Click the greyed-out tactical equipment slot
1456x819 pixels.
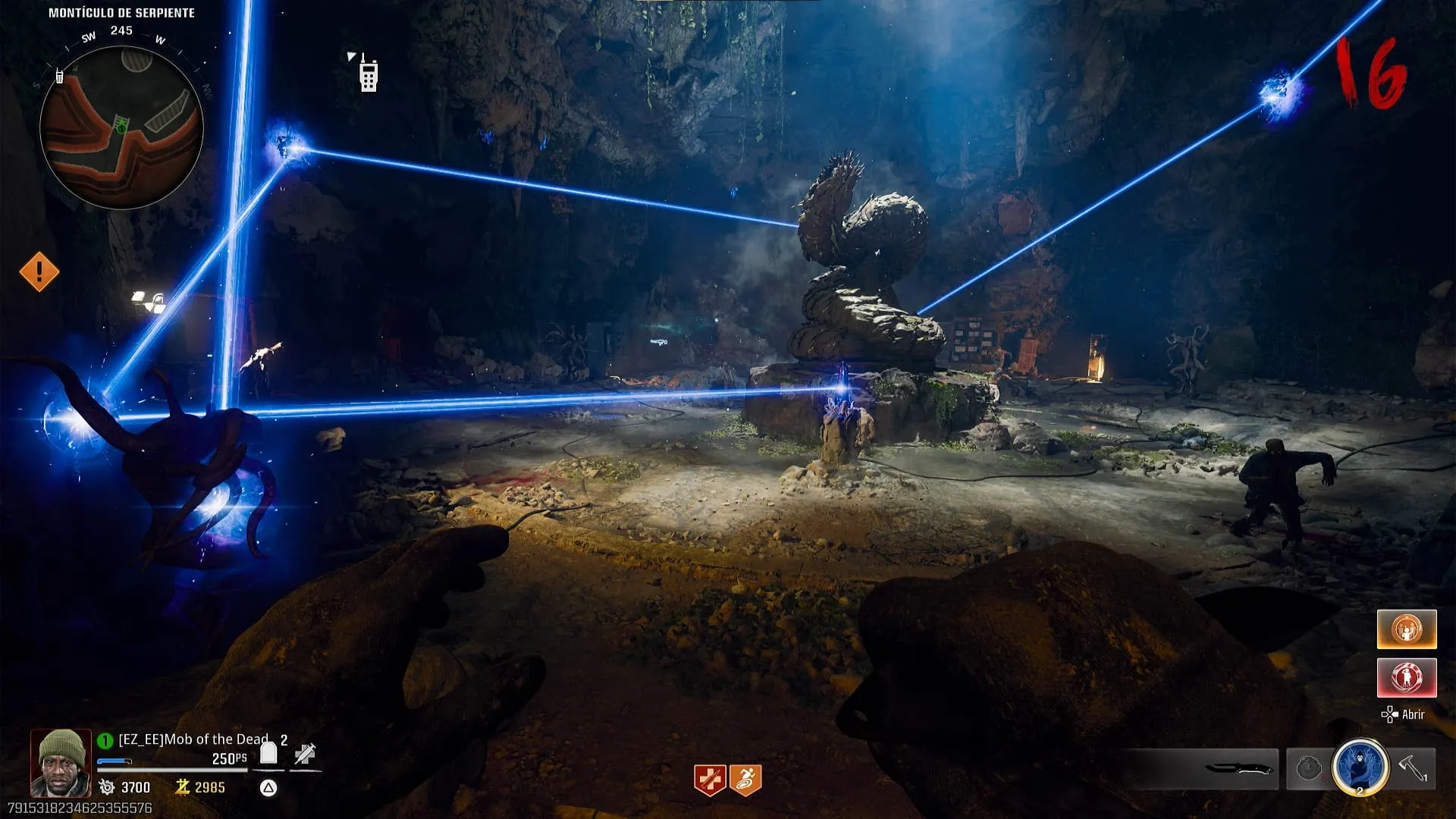point(1309,768)
